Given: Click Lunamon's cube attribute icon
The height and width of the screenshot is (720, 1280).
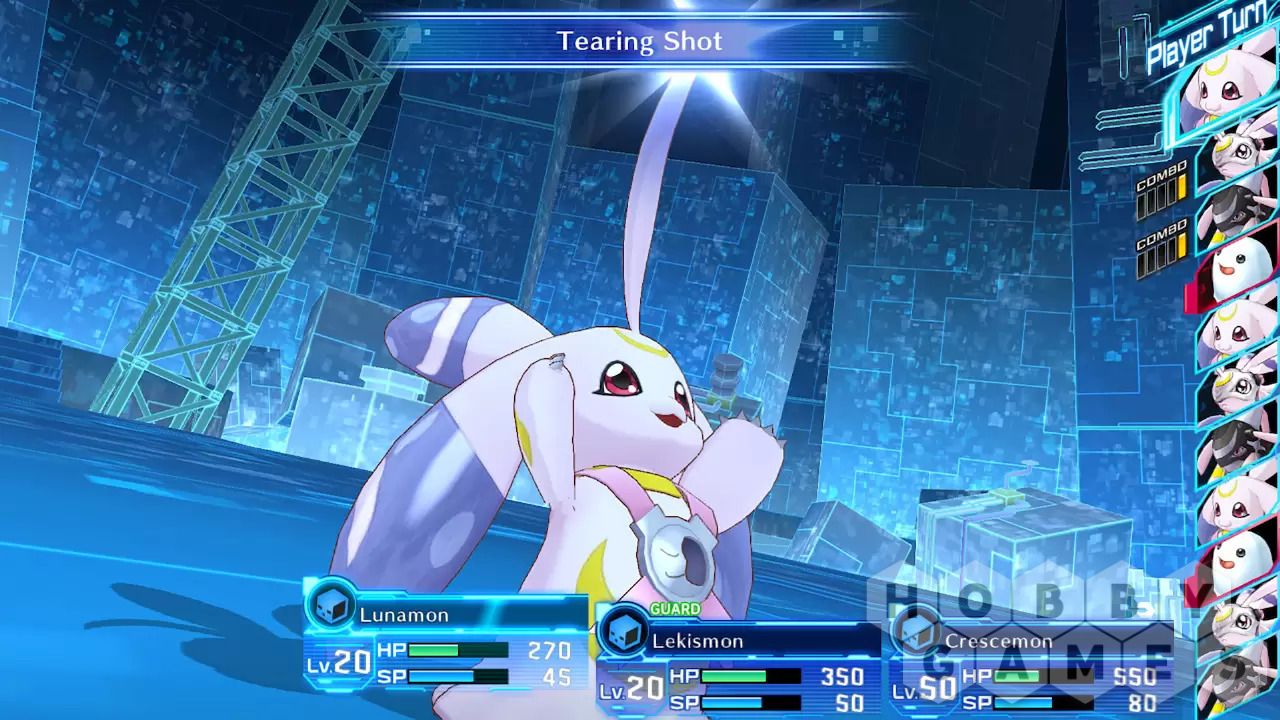Looking at the screenshot, I should (329, 607).
